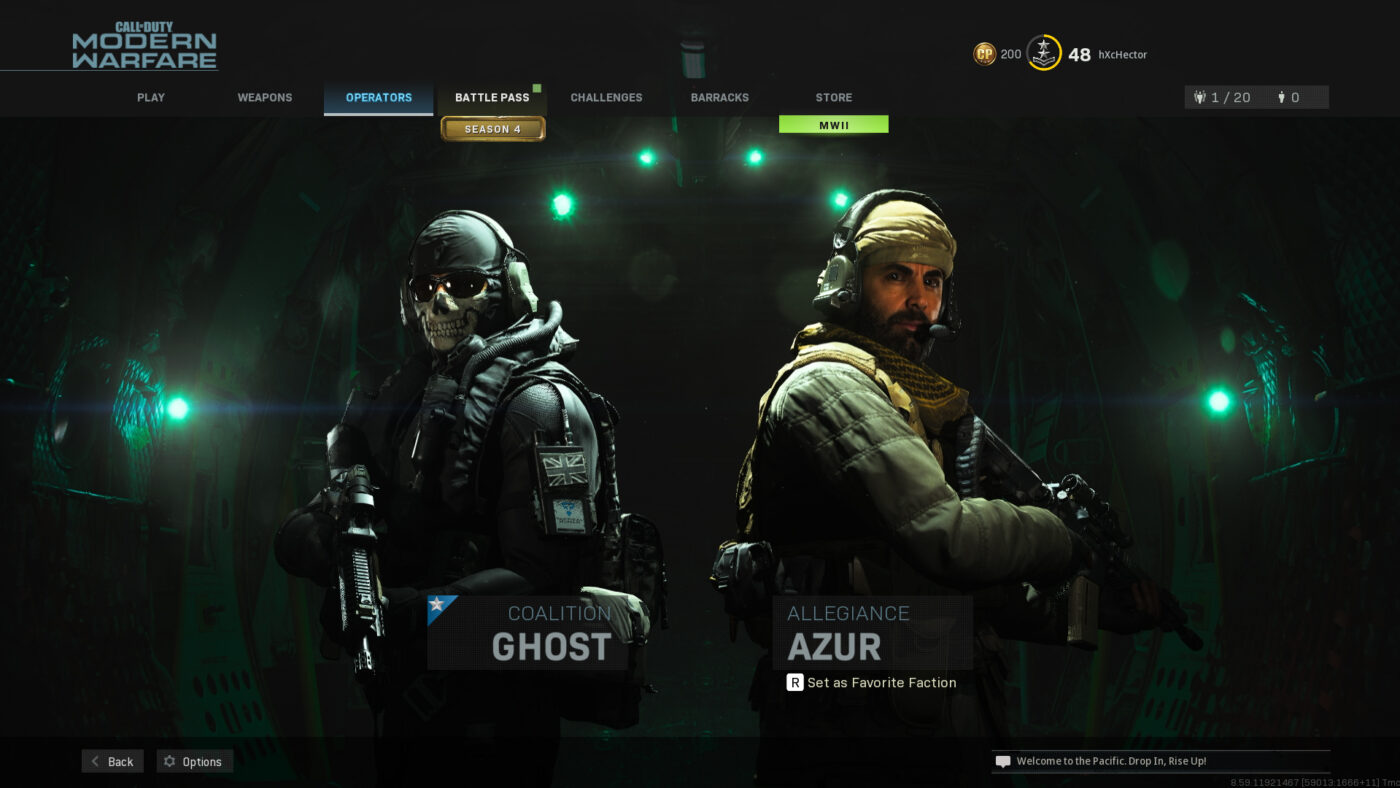Click the Call of Duty Modern Warfare logo
Viewport: 1400px width, 788px height.
click(143, 44)
